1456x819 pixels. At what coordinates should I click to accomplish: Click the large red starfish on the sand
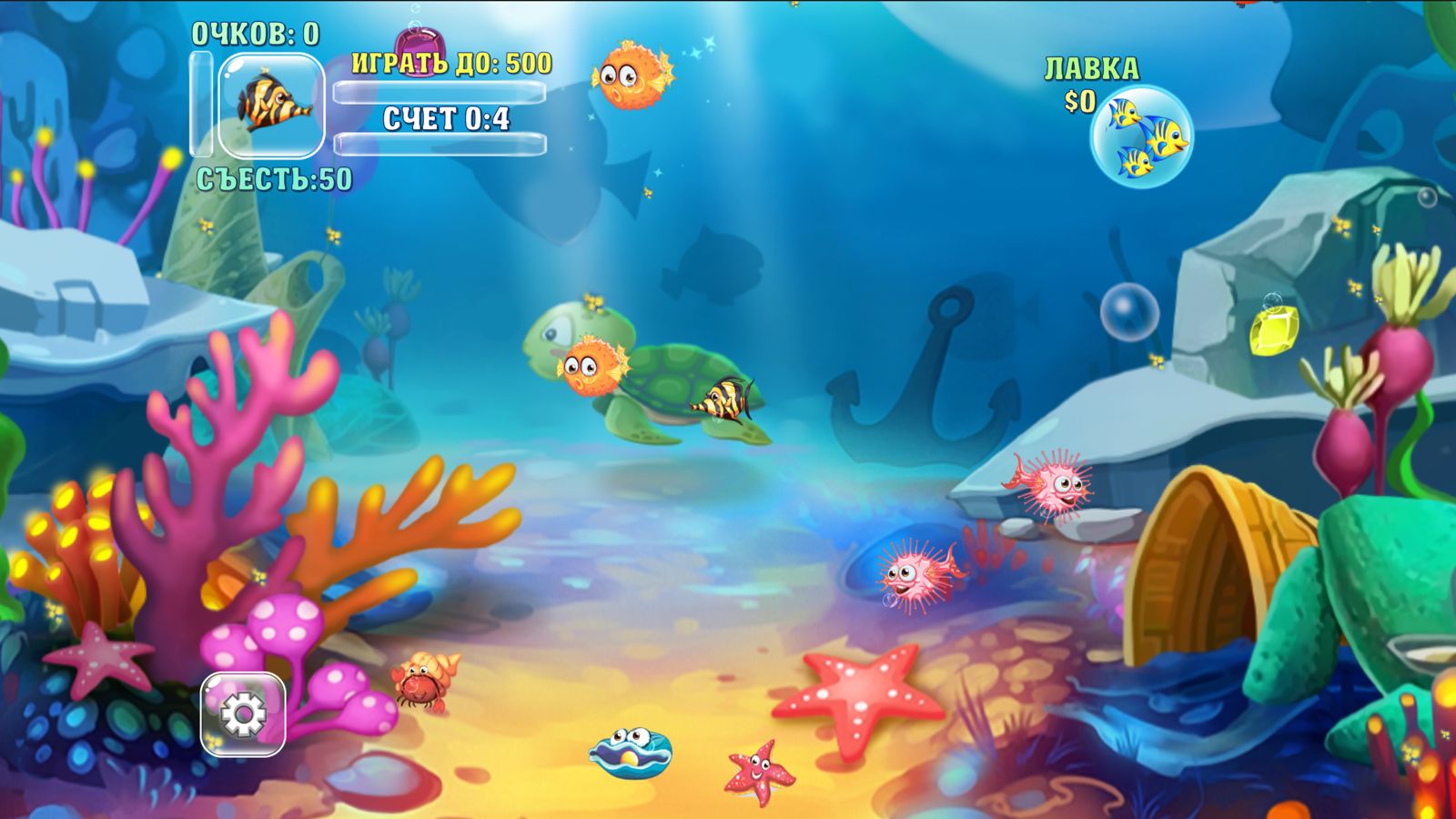(862, 692)
